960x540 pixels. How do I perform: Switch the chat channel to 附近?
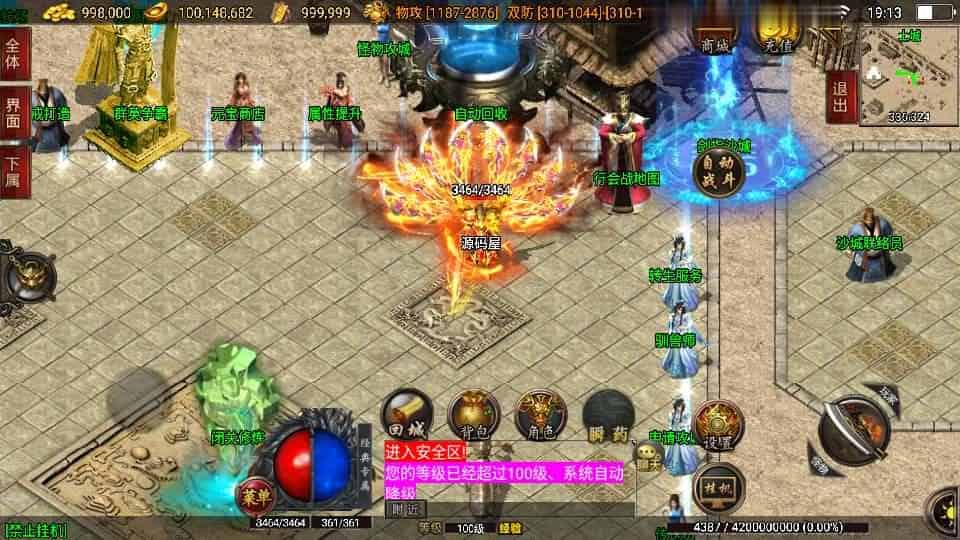[x=404, y=508]
